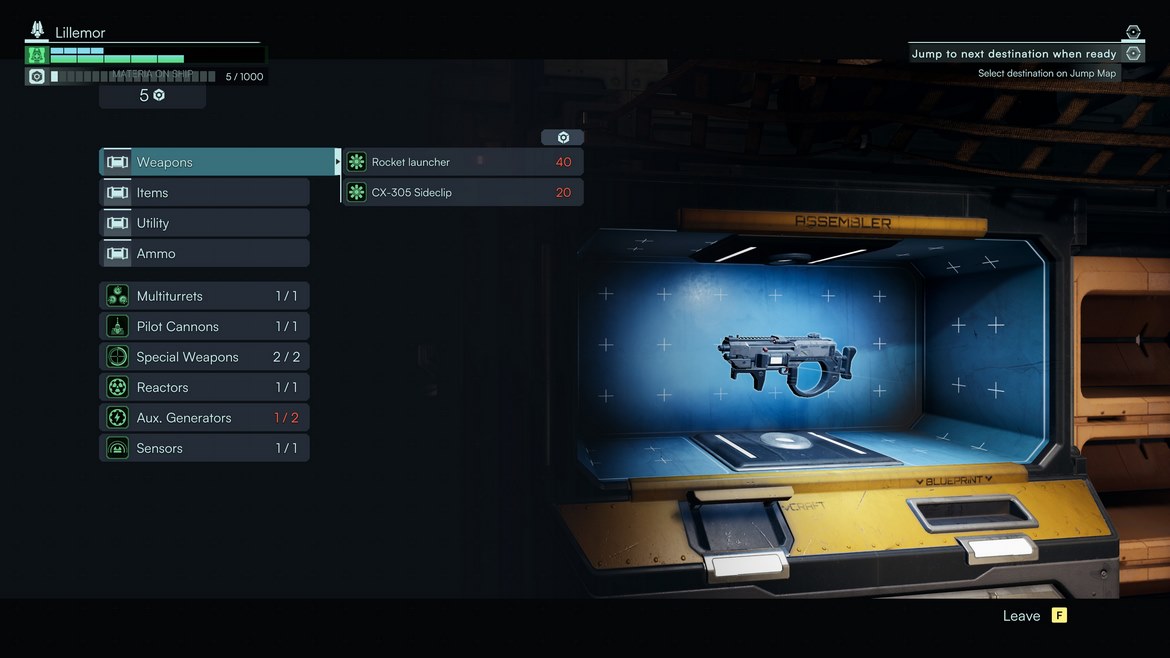Viewport: 1170px width, 658px height.
Task: Open the Sensors entry
Action: tap(205, 449)
